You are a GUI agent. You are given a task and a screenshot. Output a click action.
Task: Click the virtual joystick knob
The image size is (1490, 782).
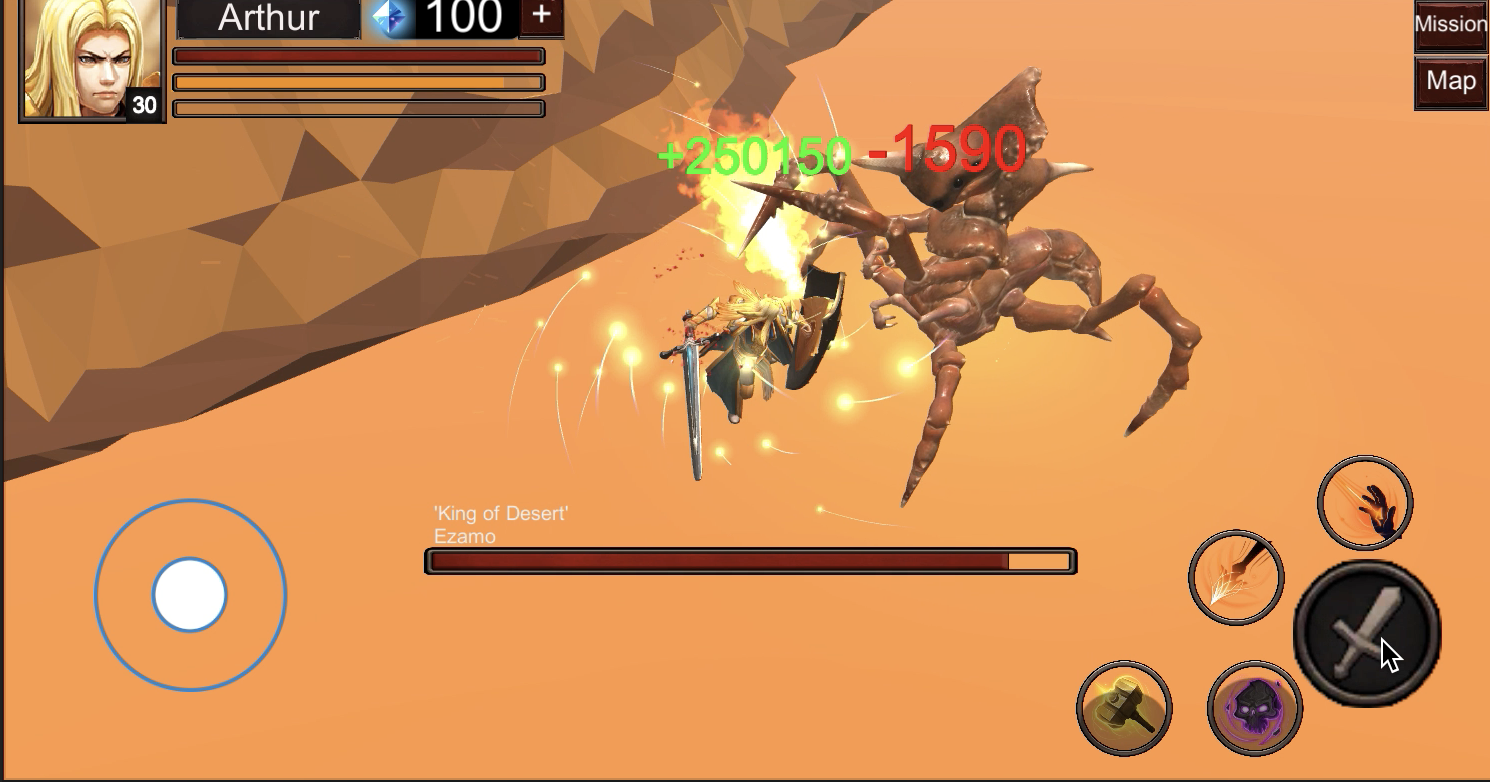190,594
